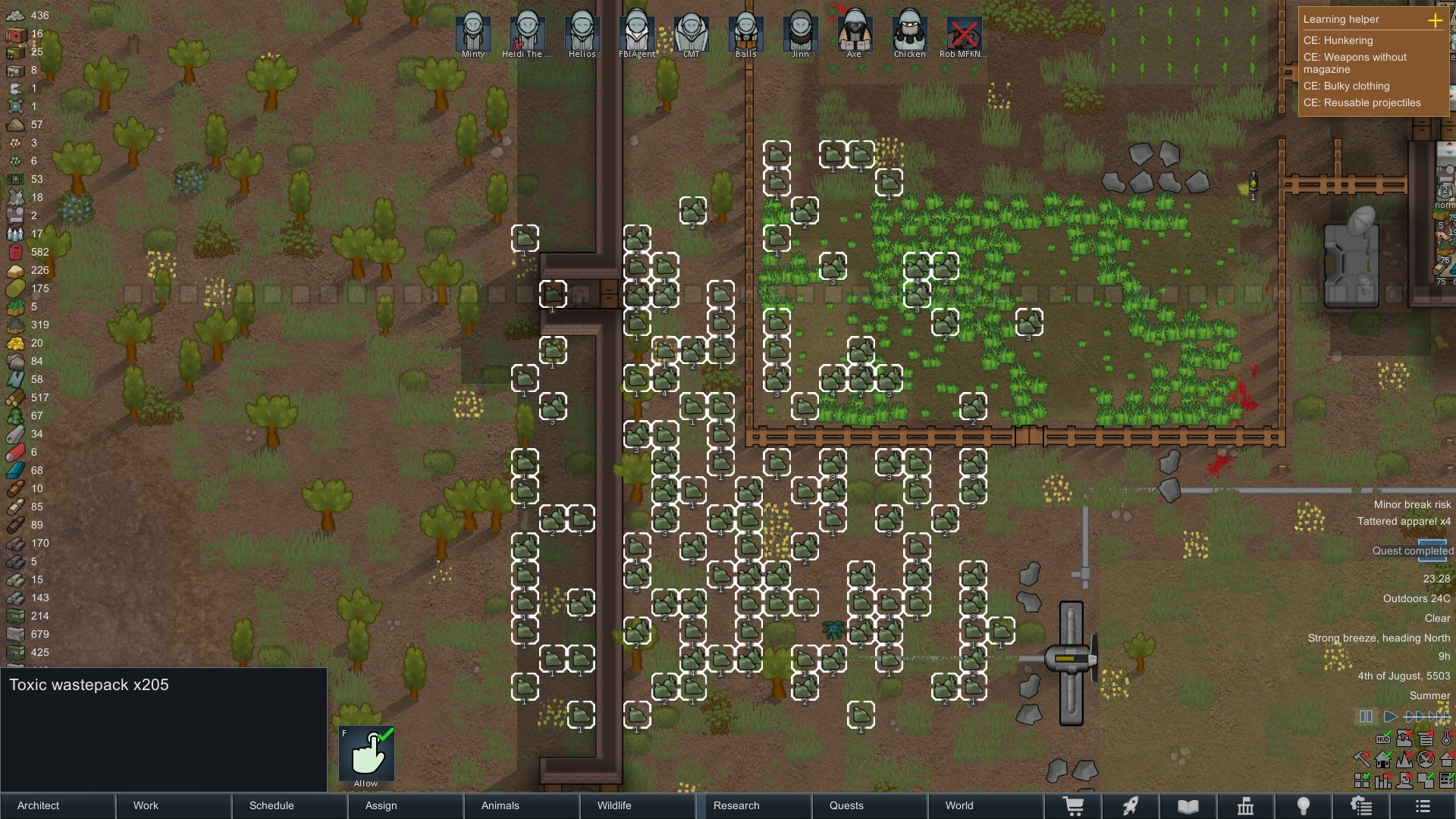Click the factions building icon on the bottom toolbar
The height and width of the screenshot is (819, 1456).
tap(1244, 806)
